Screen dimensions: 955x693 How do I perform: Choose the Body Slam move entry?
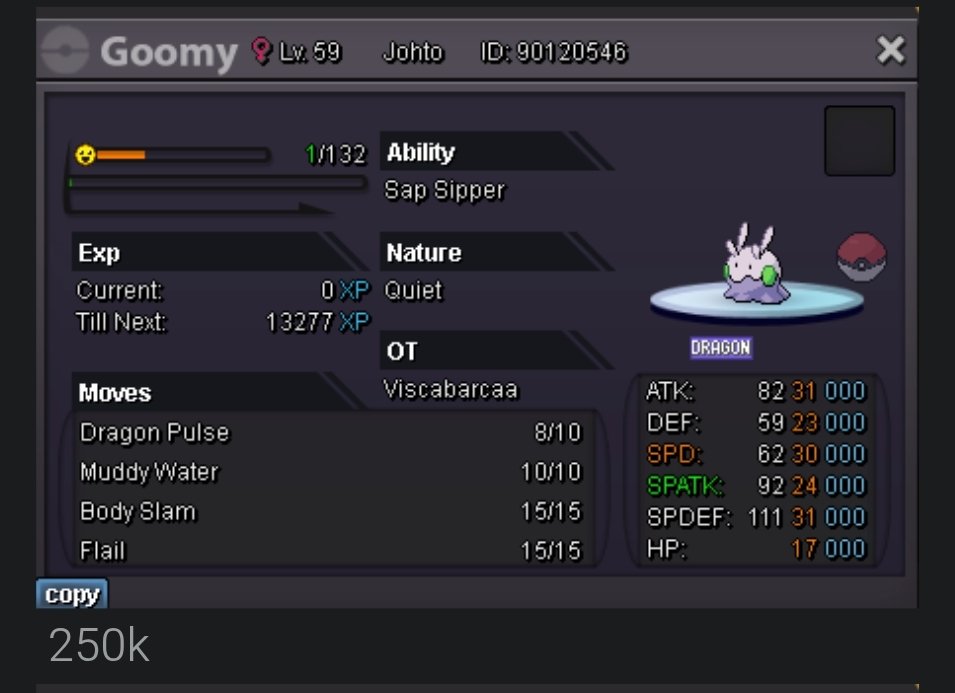[x=330, y=512]
